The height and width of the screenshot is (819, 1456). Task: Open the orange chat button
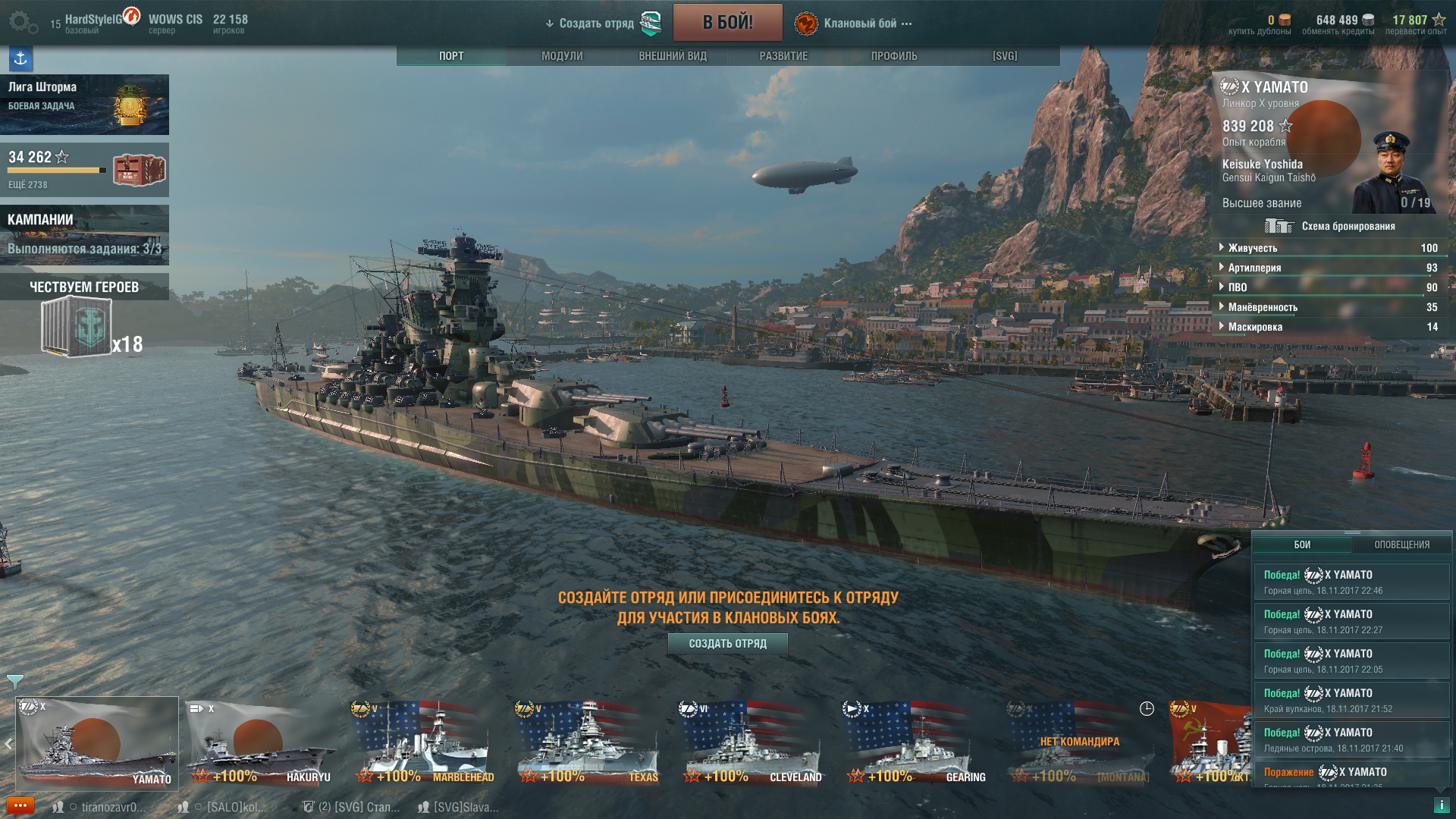tap(20, 805)
